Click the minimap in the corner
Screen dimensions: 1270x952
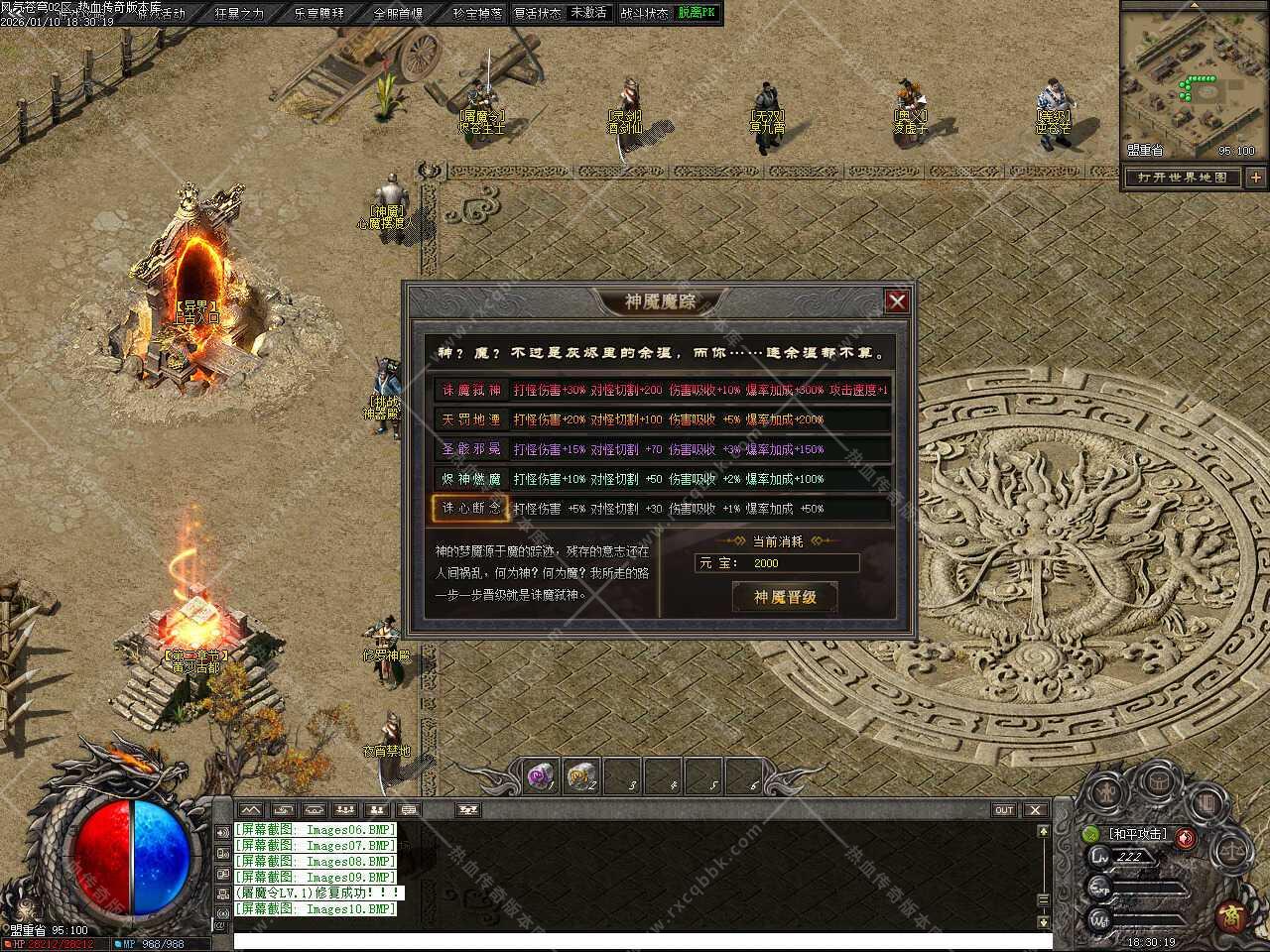pos(1194,79)
